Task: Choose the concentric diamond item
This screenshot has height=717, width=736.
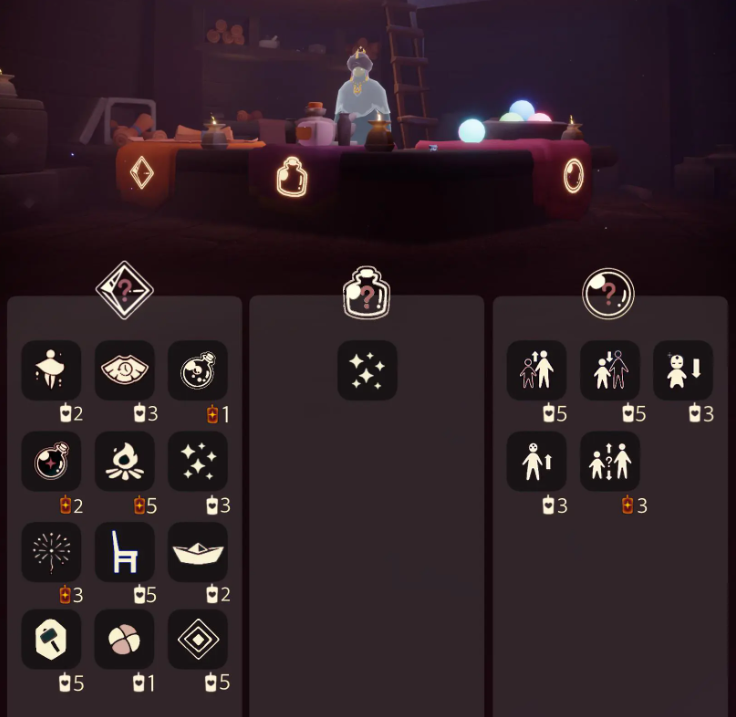Action: [198, 639]
